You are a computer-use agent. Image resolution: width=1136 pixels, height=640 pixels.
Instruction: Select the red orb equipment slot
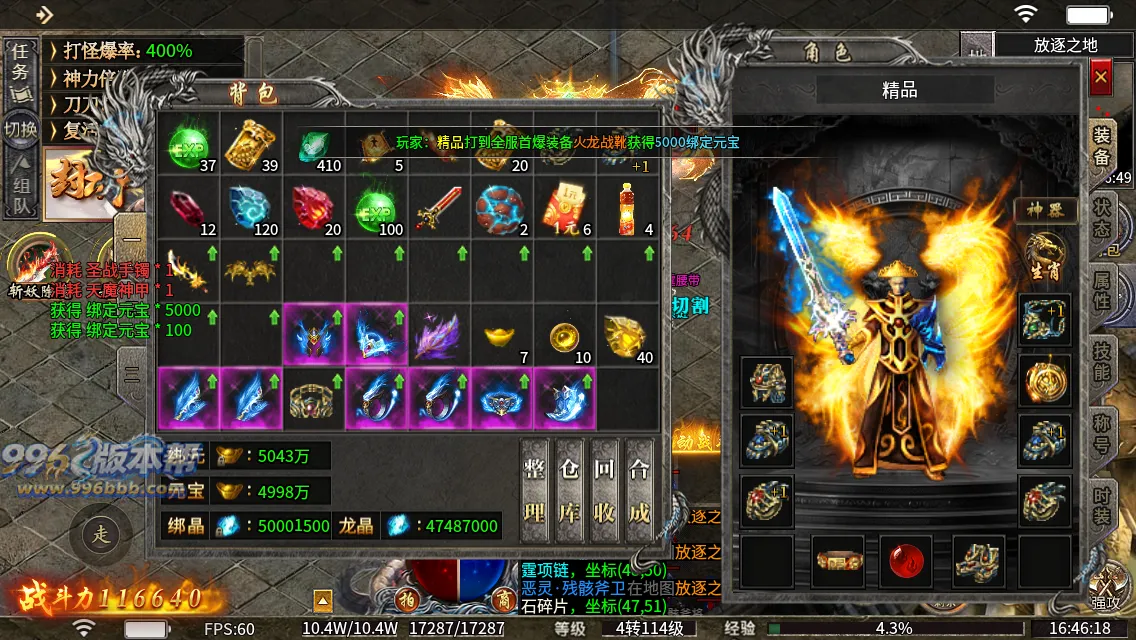pos(906,561)
